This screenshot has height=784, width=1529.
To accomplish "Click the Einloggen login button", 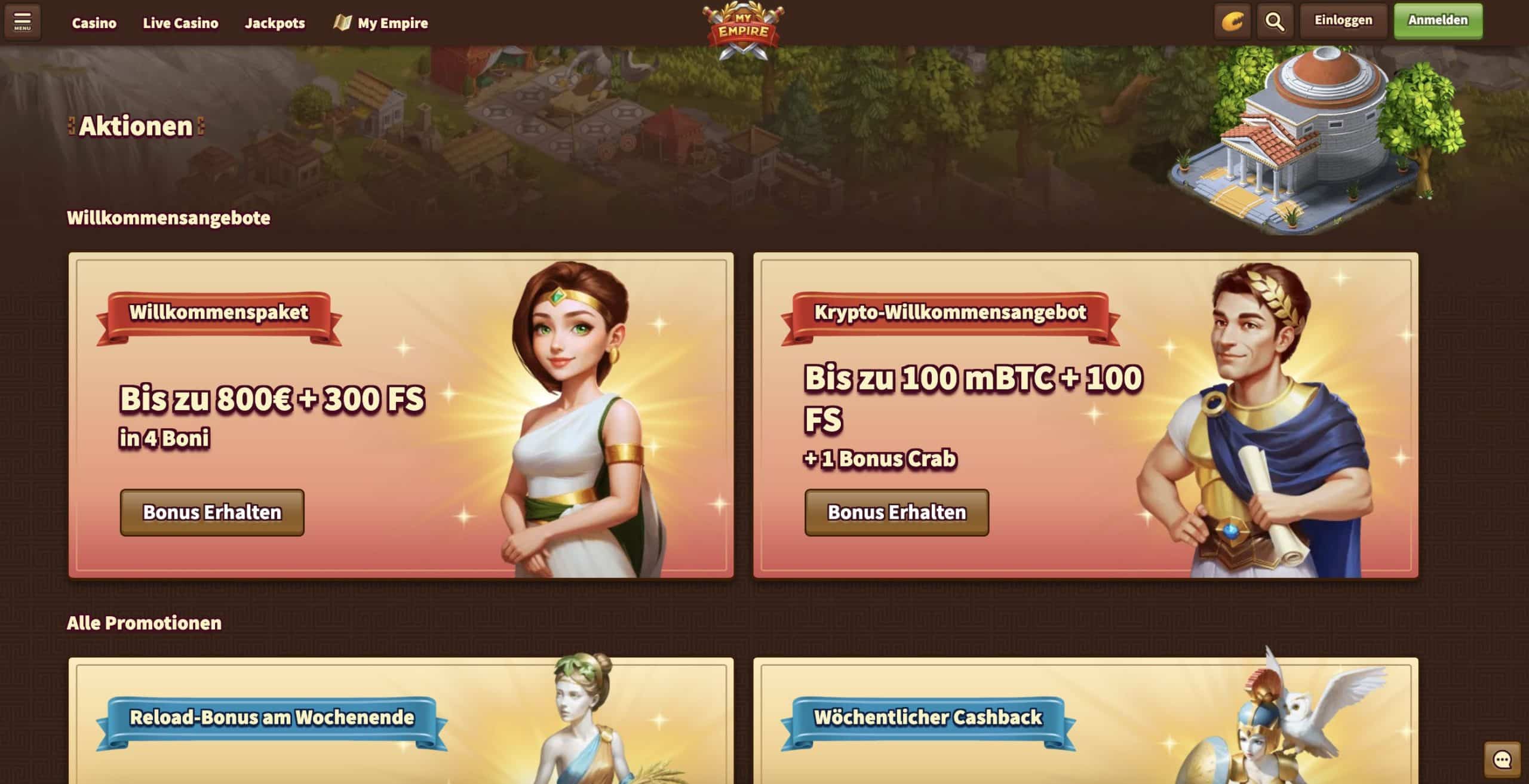I will tap(1343, 21).
